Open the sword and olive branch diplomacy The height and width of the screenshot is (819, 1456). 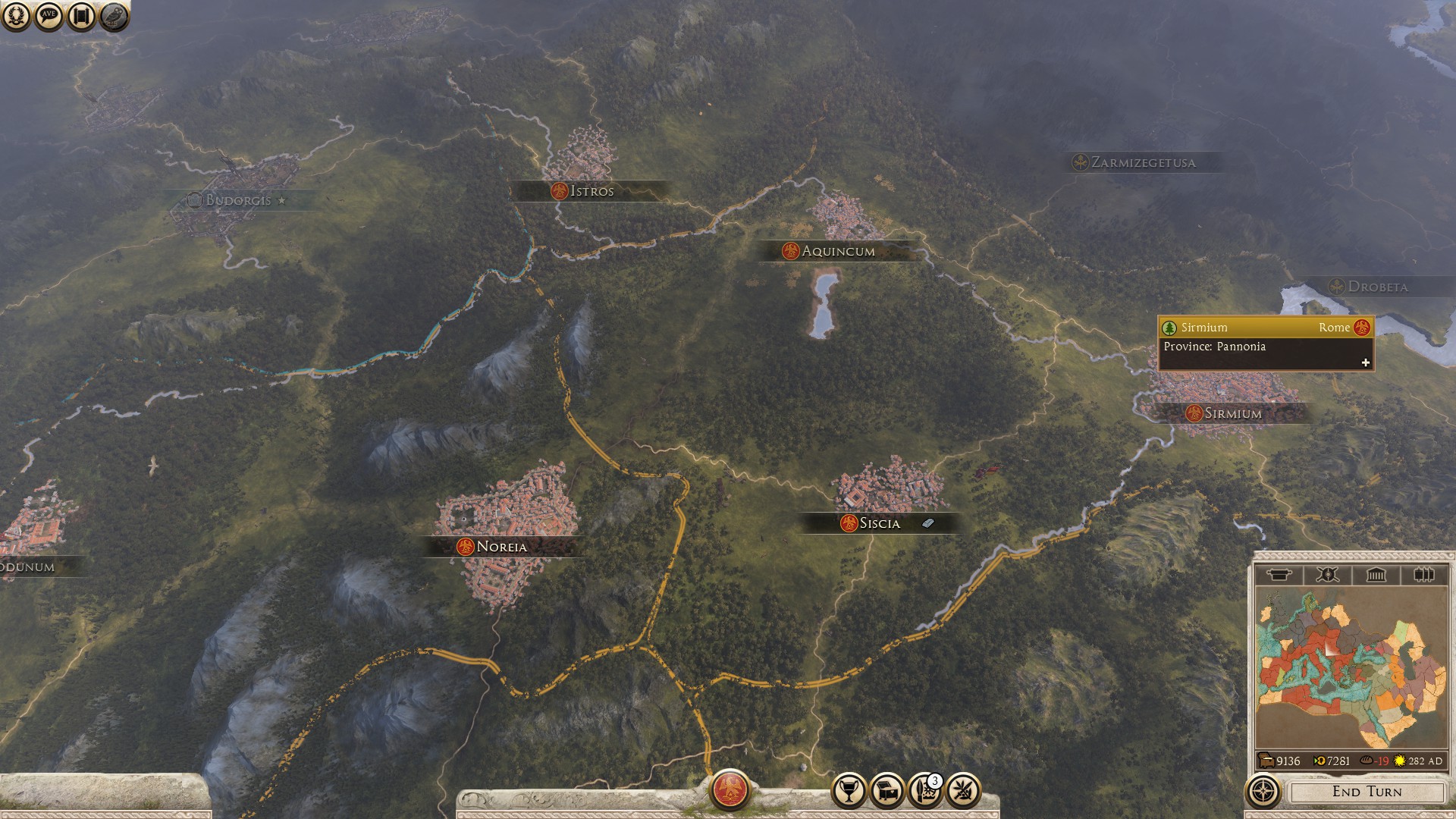click(963, 791)
